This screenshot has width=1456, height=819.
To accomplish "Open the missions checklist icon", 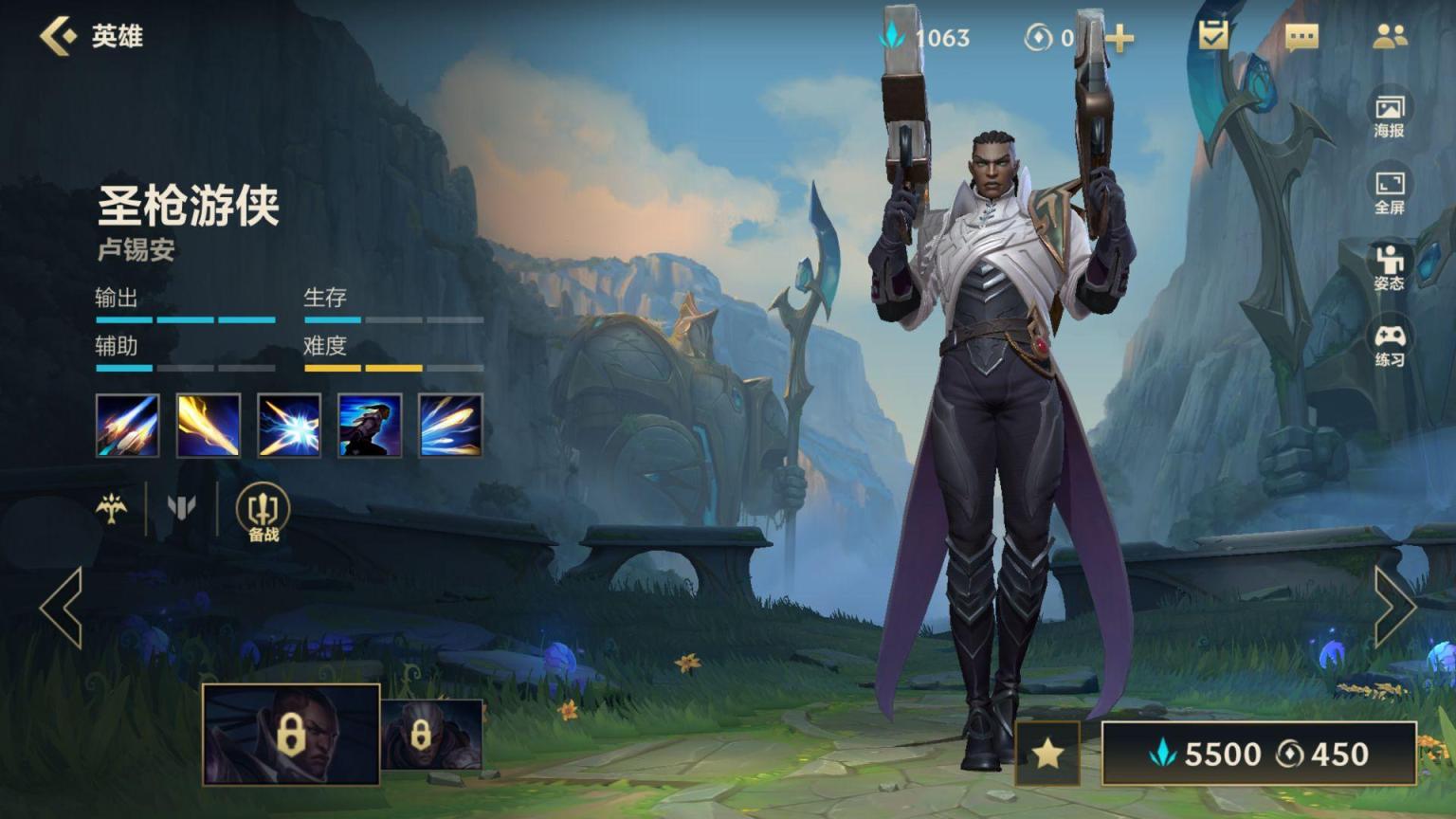I will click(x=1212, y=36).
